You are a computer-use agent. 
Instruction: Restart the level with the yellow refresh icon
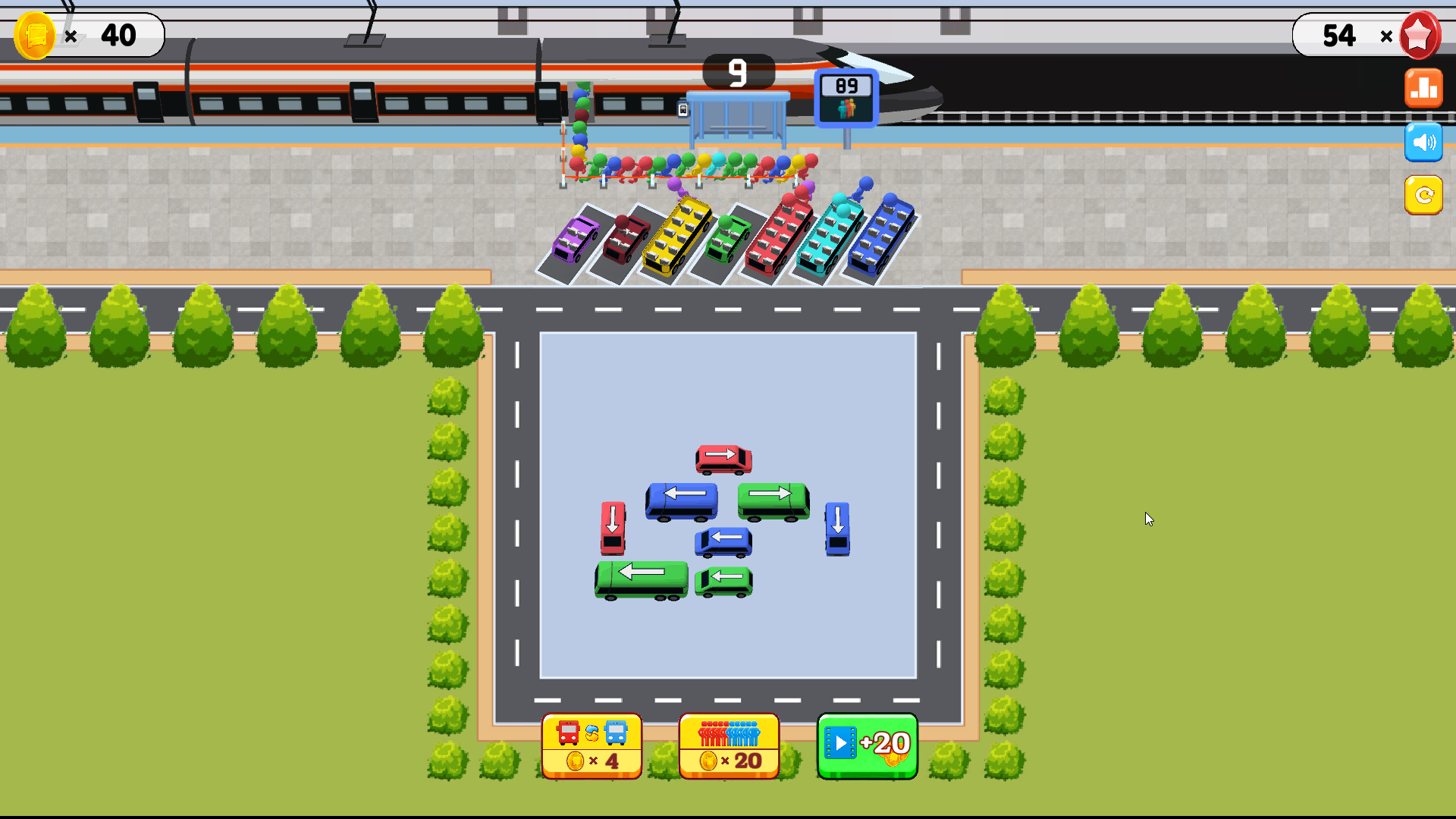1424,196
